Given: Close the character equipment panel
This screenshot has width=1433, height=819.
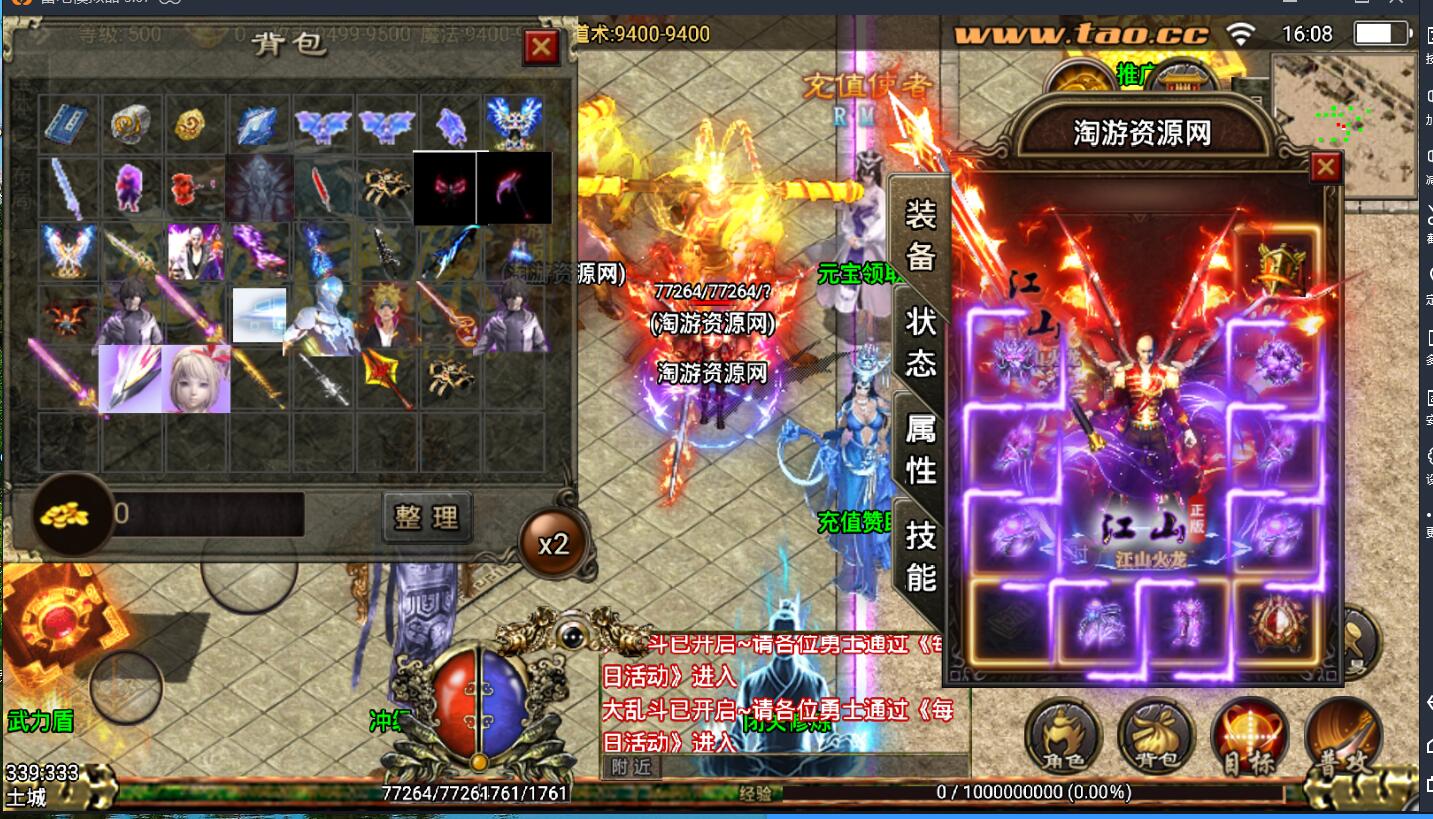Looking at the screenshot, I should coord(1325,167).
